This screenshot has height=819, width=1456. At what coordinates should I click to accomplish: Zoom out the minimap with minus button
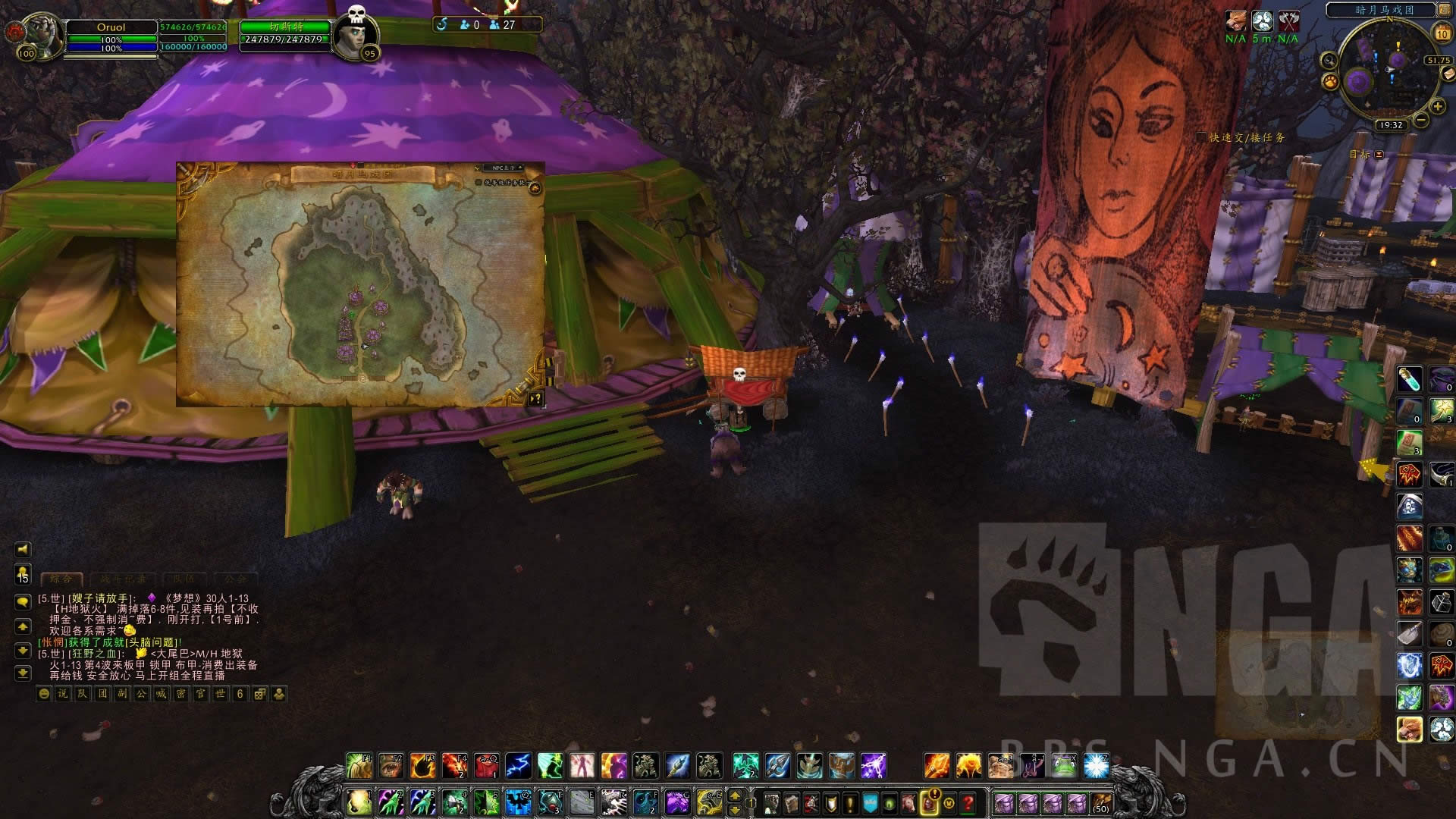1421,120
